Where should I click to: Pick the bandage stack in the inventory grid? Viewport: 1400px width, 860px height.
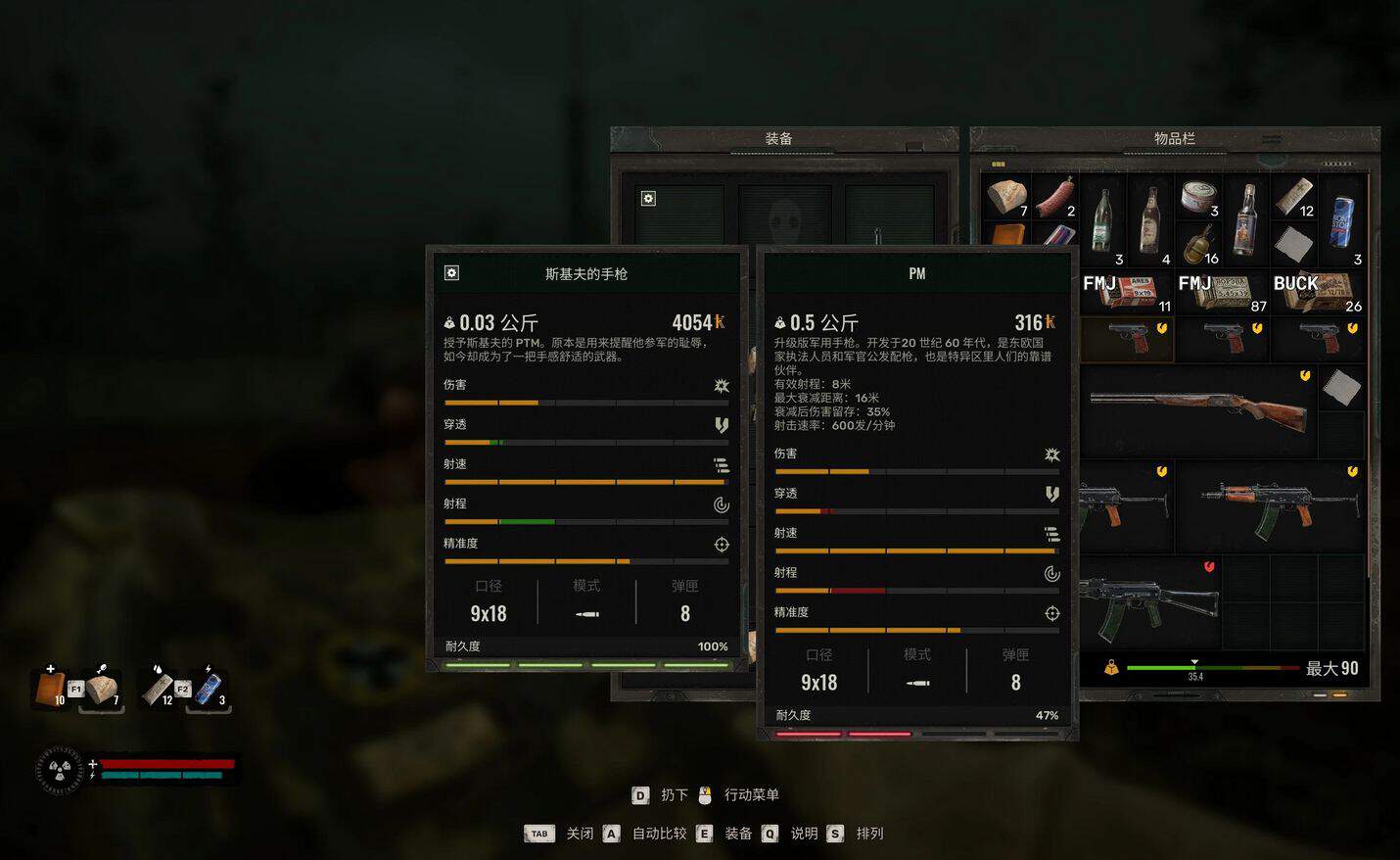[1293, 197]
